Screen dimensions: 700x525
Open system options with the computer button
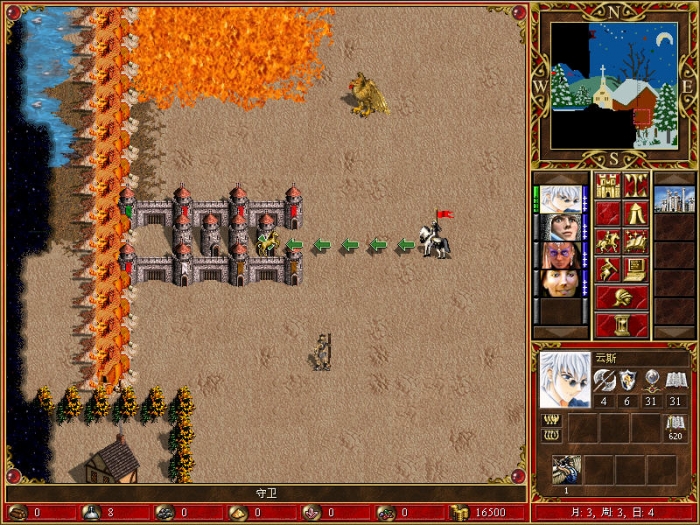(x=634, y=269)
